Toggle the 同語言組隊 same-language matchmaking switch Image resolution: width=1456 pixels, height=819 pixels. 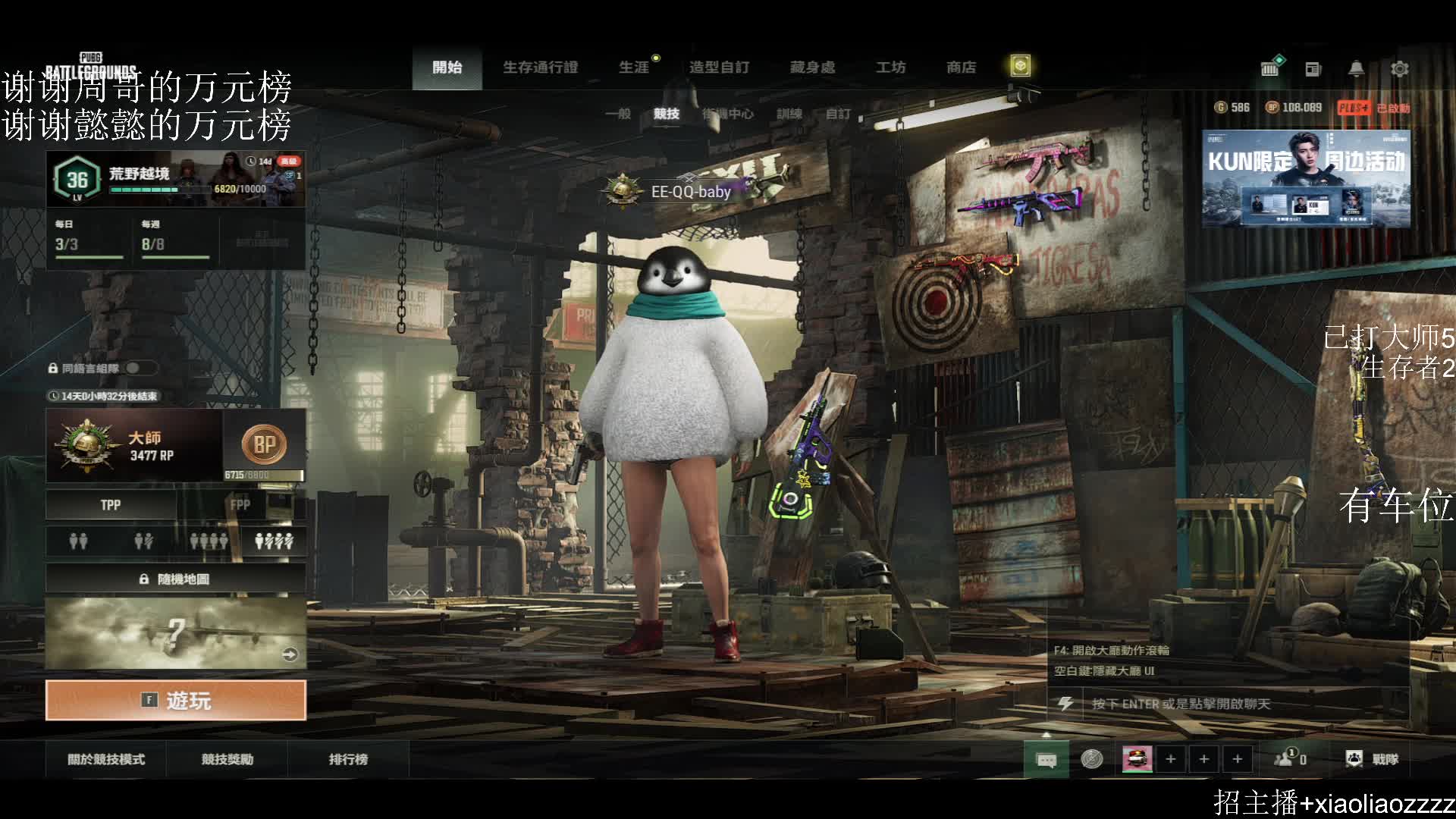[141, 369]
